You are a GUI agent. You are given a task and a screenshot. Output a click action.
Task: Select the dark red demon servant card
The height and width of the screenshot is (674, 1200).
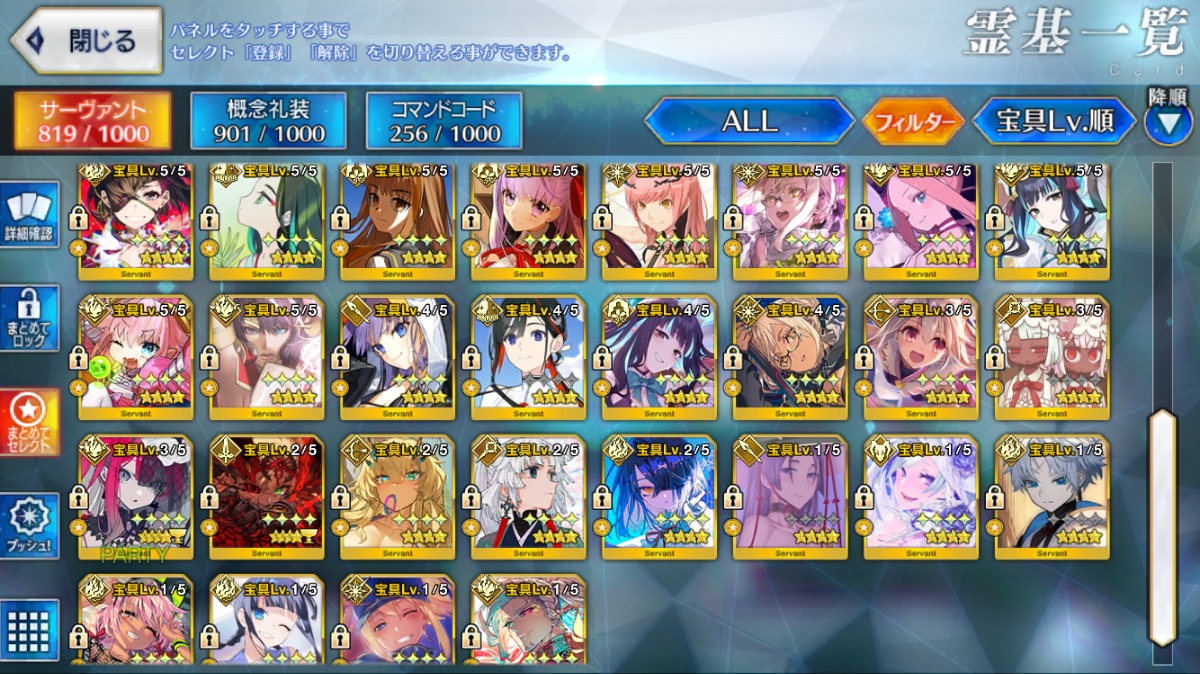[x=266, y=497]
